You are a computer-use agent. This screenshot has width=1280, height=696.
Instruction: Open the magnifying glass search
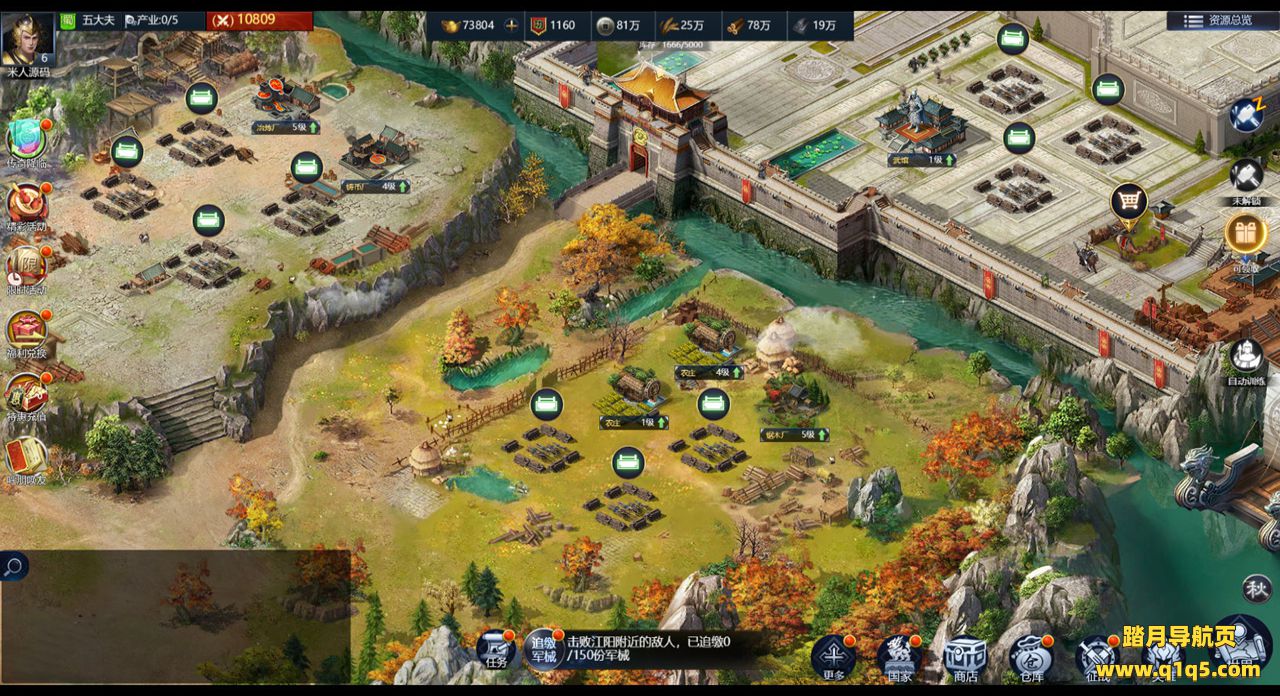coord(14,567)
